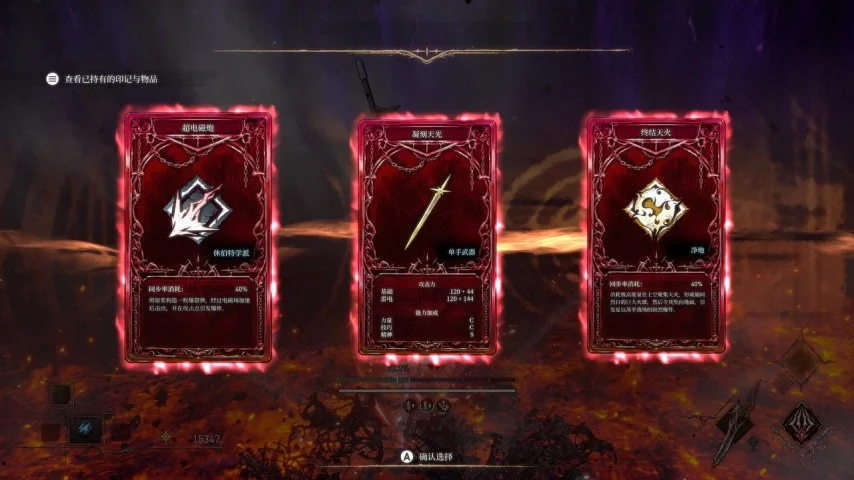Pick the 终结天火 card
The width and height of the screenshot is (854, 480).
(654, 236)
